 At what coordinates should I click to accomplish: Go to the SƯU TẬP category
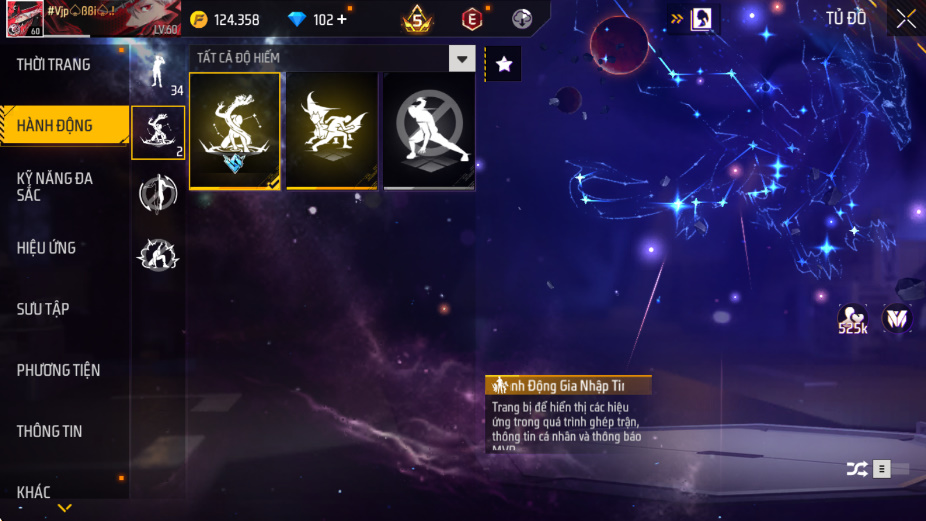[43, 309]
